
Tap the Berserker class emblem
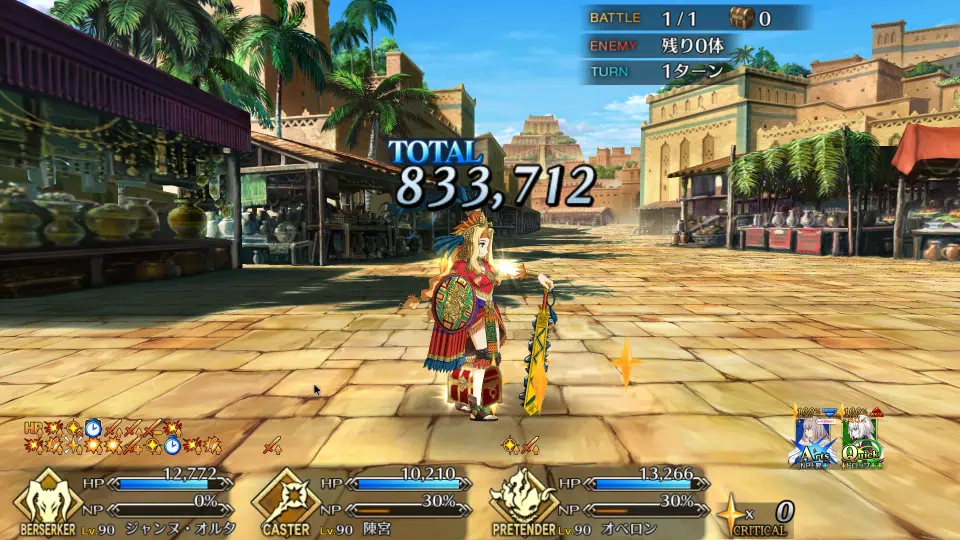pos(45,497)
